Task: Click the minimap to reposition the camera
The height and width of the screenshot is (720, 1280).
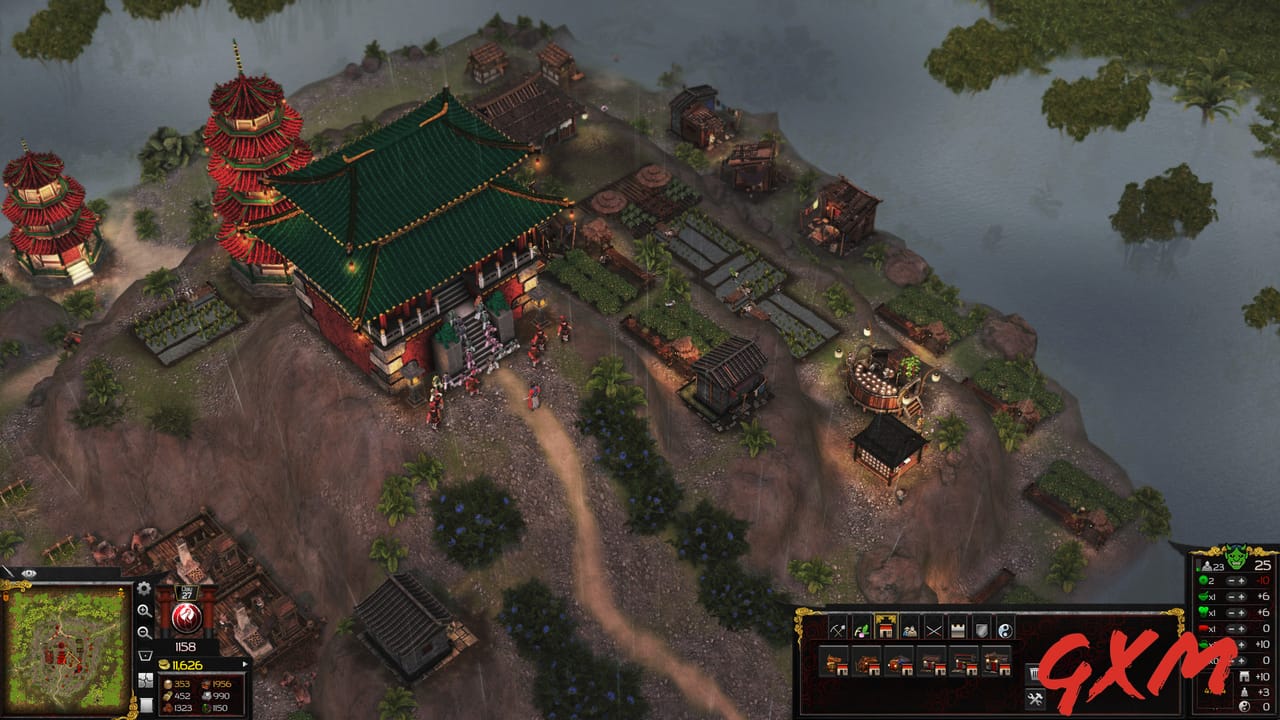Action: 65,650
